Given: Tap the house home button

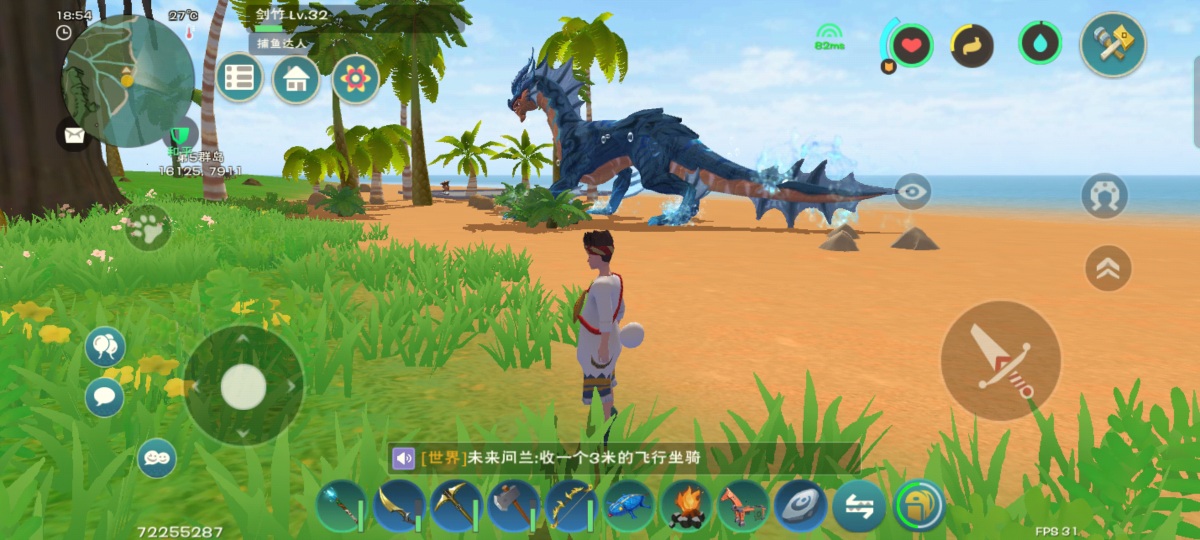Looking at the screenshot, I should point(296,78).
